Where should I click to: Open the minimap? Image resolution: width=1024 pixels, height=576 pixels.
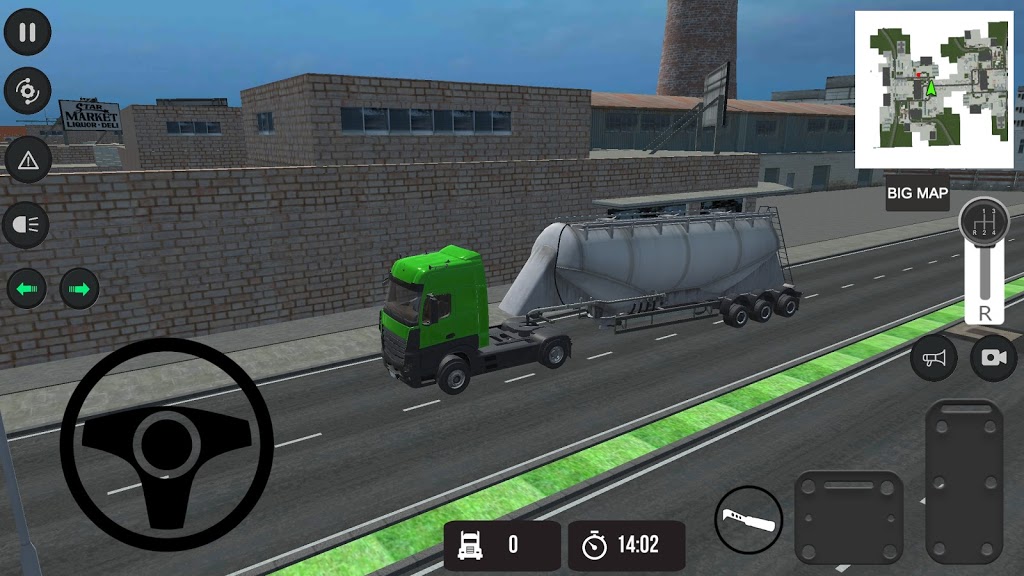(x=934, y=89)
